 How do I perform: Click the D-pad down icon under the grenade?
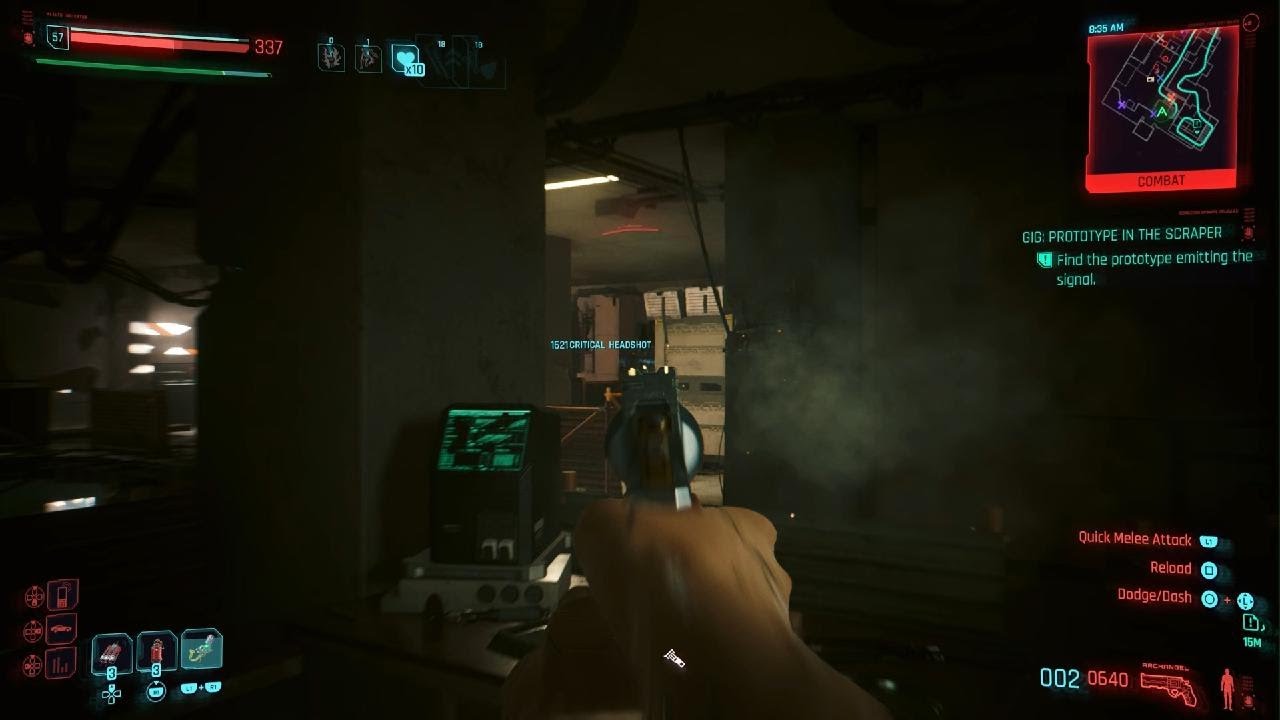click(x=111, y=694)
